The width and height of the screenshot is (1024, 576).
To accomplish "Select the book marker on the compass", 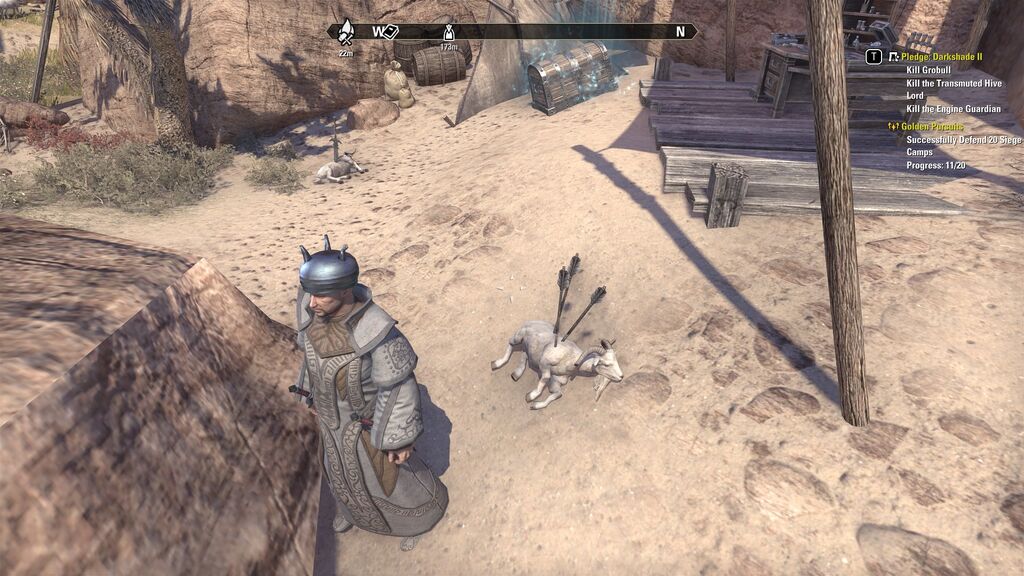I will point(390,31).
